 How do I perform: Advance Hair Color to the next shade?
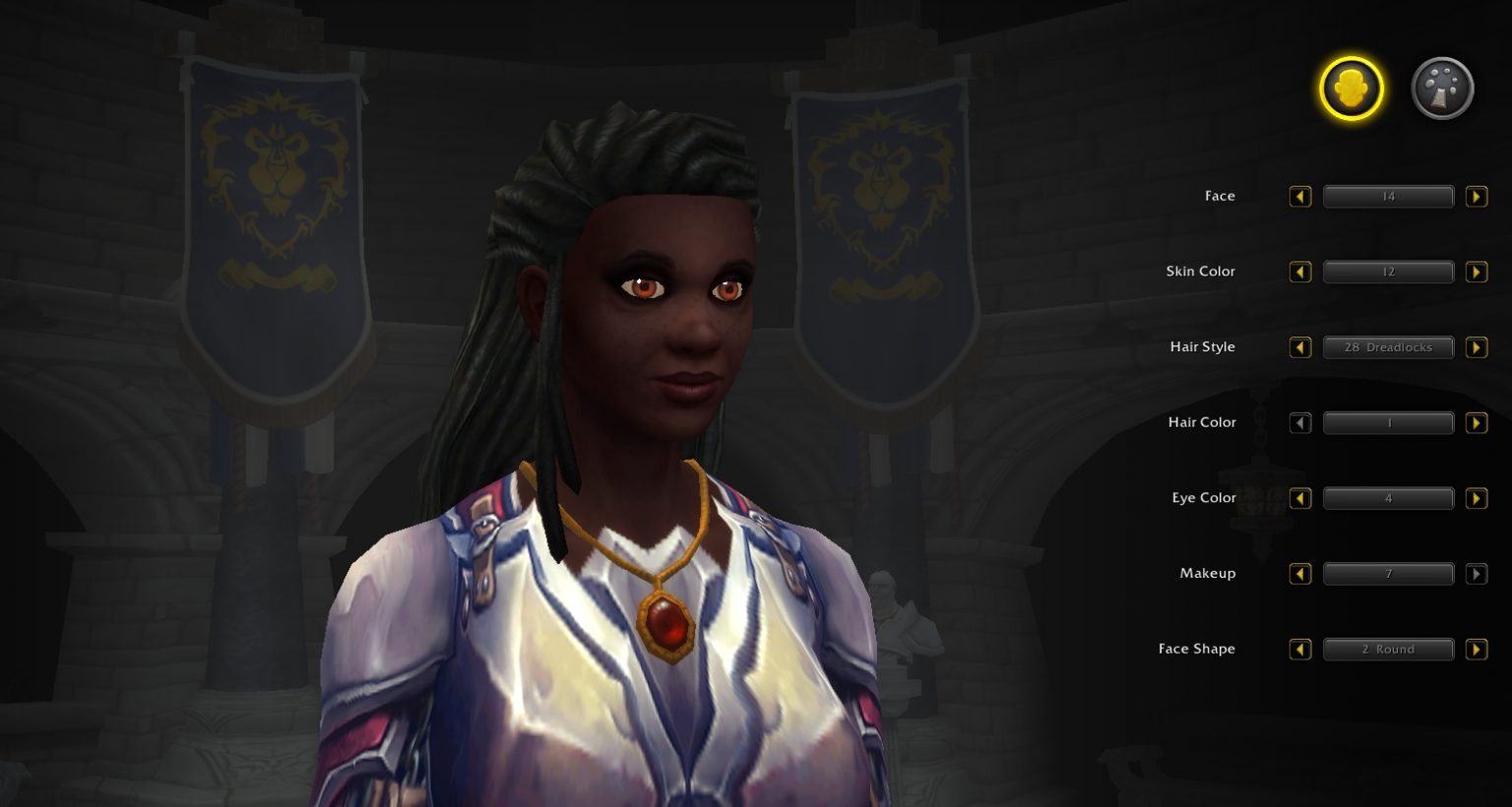1477,422
